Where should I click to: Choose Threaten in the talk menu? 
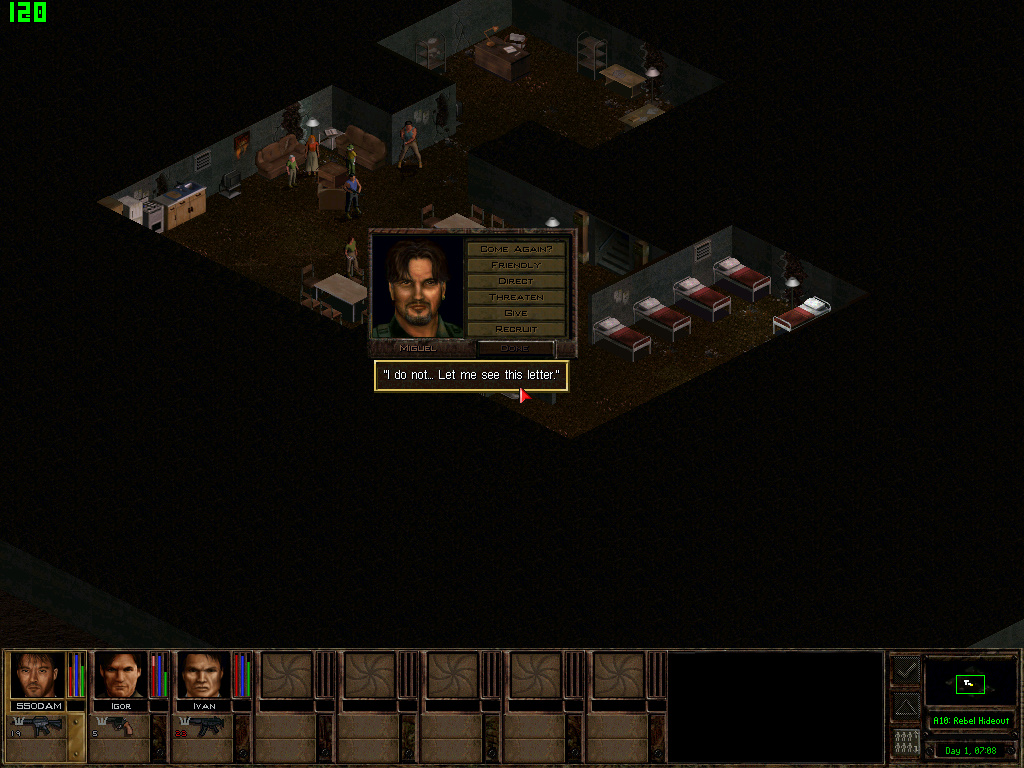[516, 297]
